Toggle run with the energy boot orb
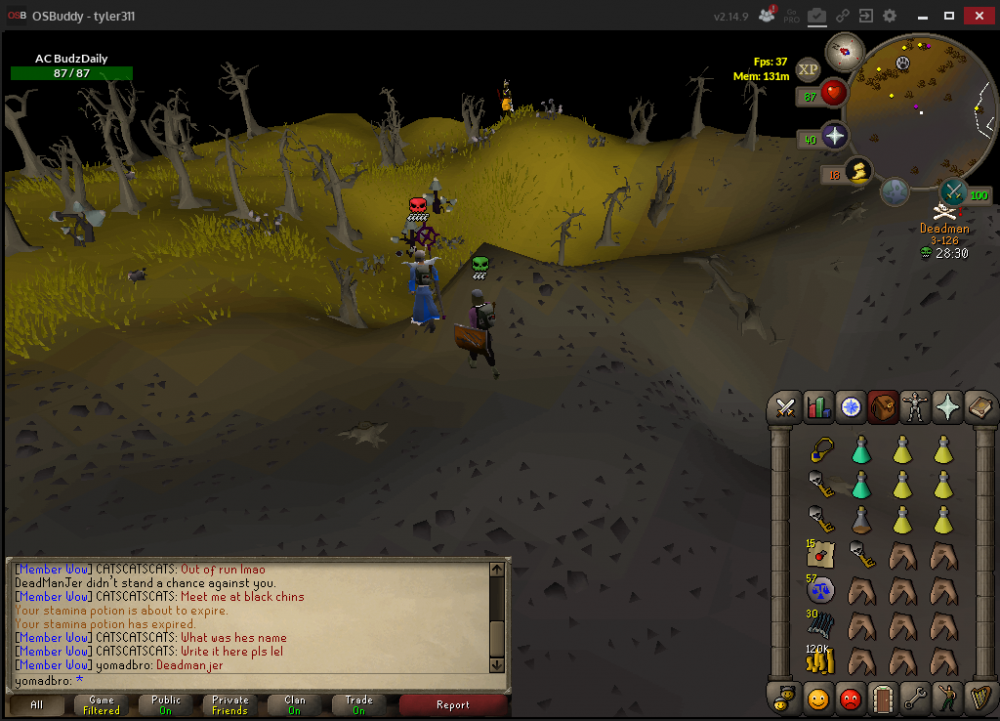 click(x=857, y=172)
